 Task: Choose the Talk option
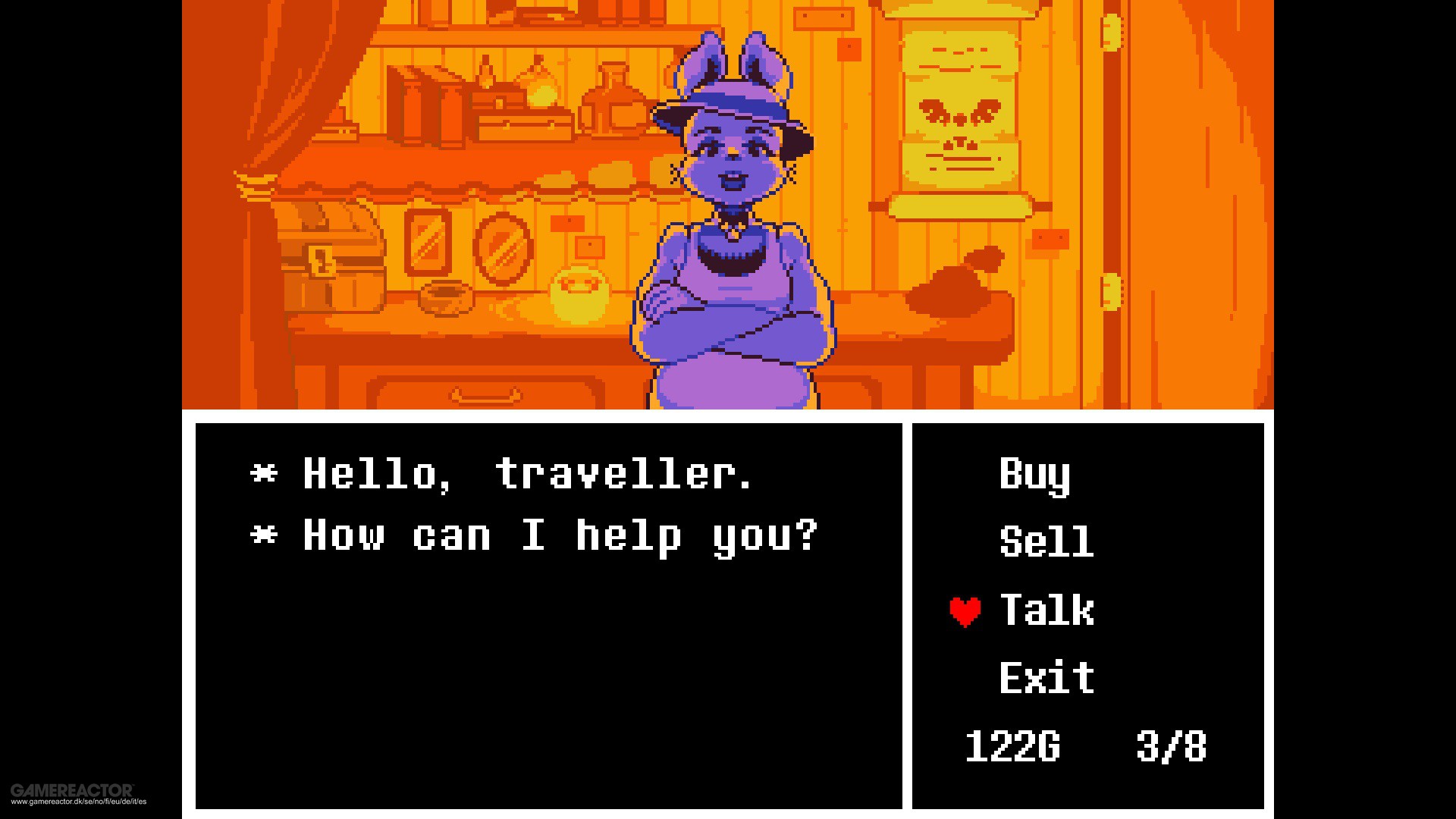coord(1046,610)
